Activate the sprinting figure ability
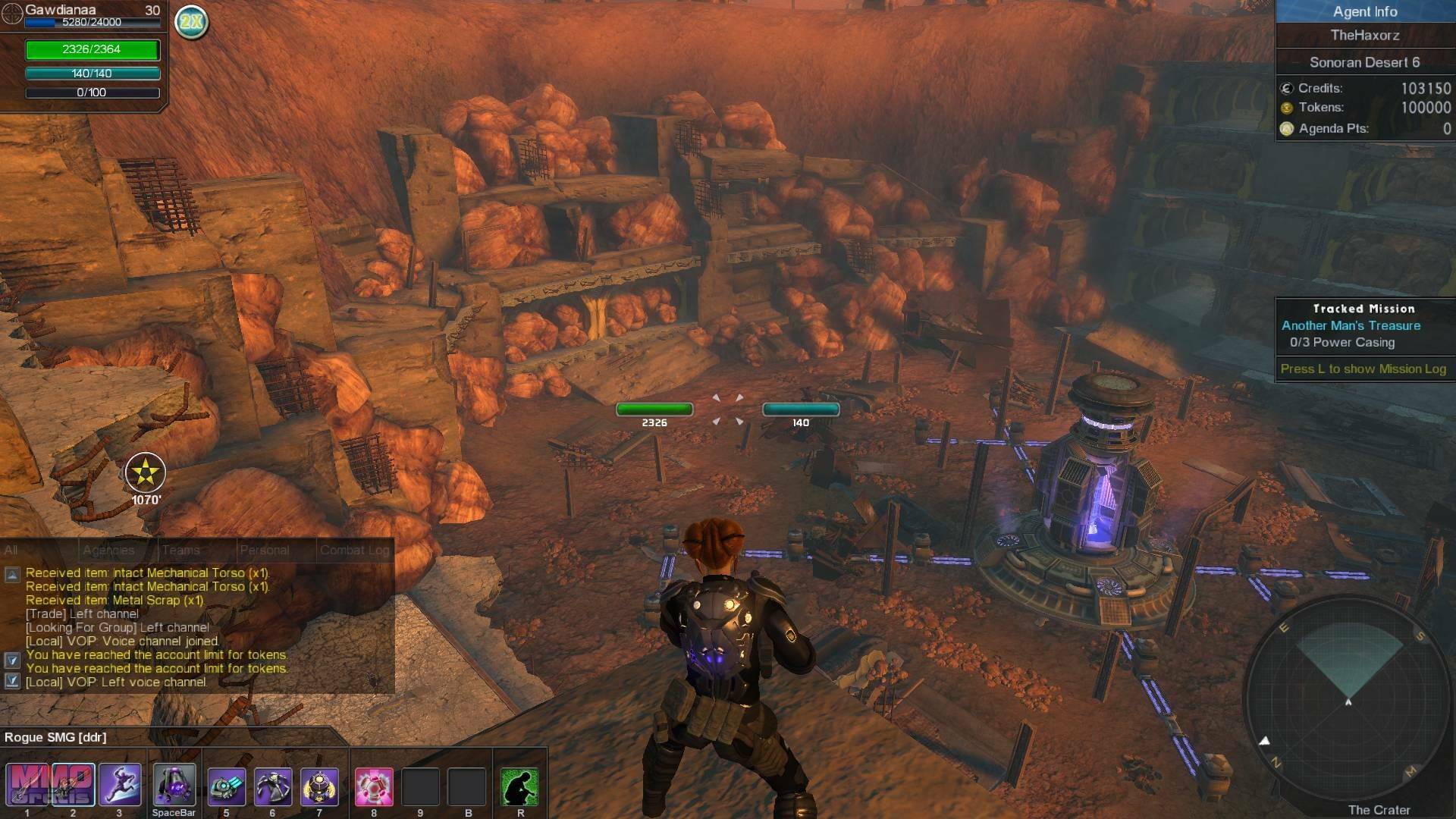This screenshot has width=1456, height=819. click(120, 785)
